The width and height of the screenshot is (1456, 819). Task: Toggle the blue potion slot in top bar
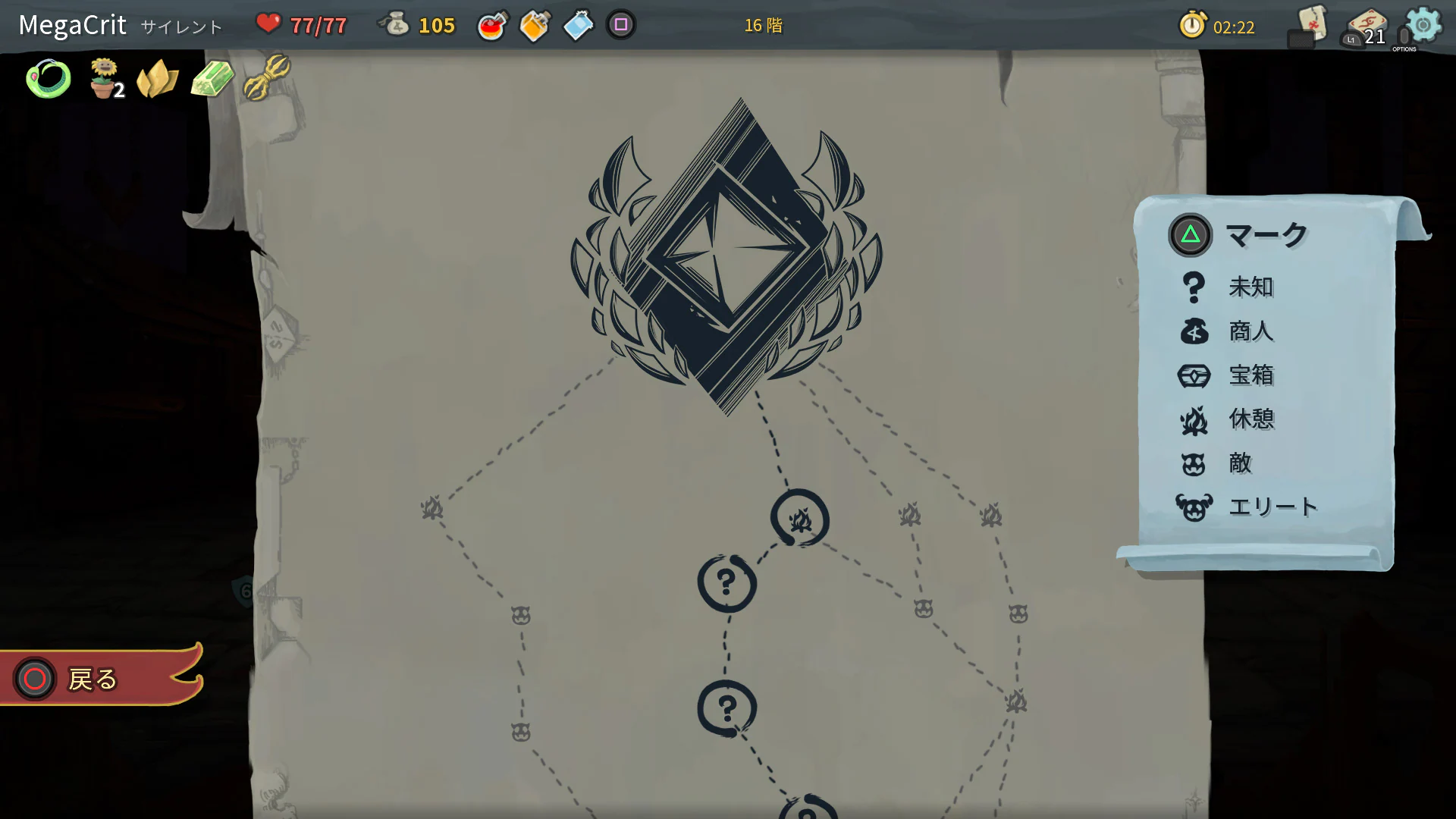[578, 25]
